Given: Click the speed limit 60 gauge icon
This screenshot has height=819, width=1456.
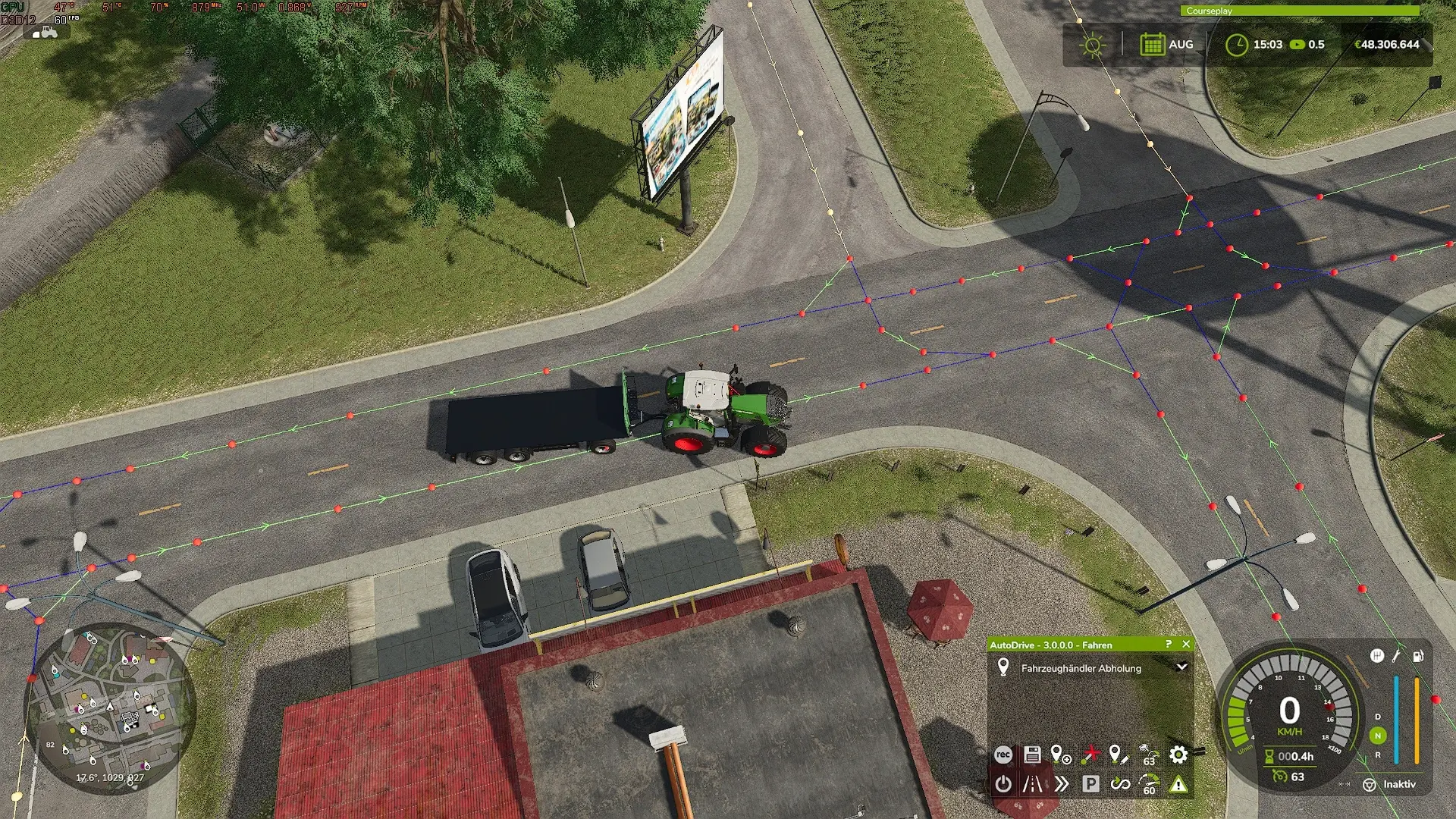Looking at the screenshot, I should 1149,784.
